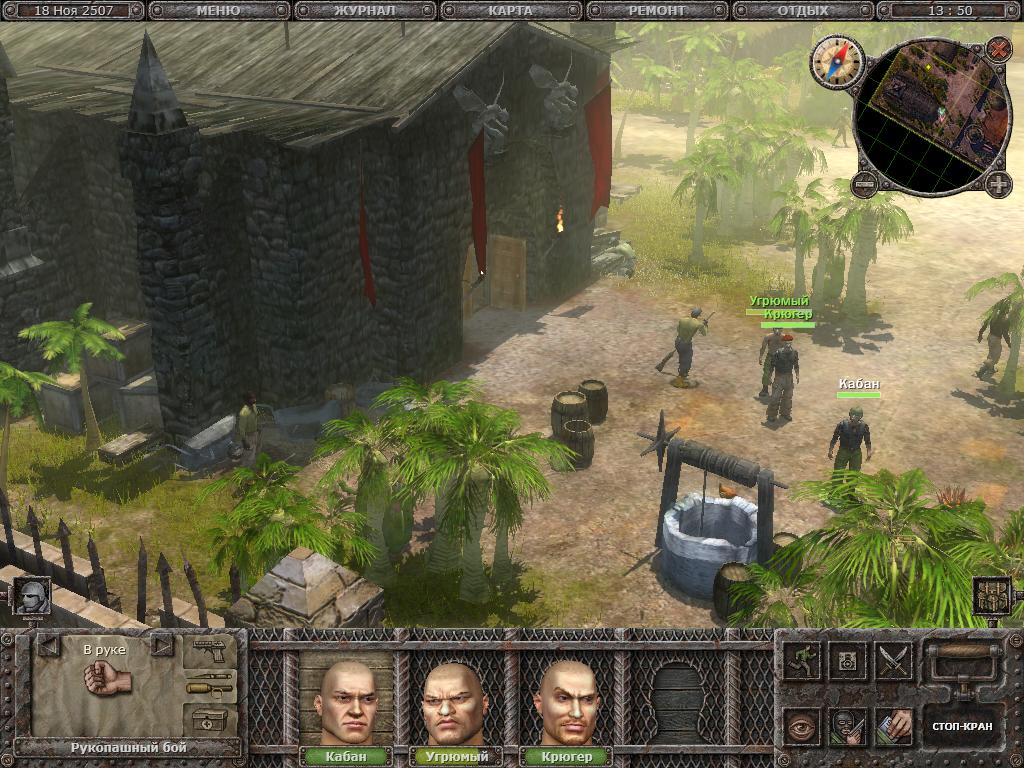Toggle the running man movement mode
The image size is (1024, 768).
pyautogui.click(x=802, y=661)
